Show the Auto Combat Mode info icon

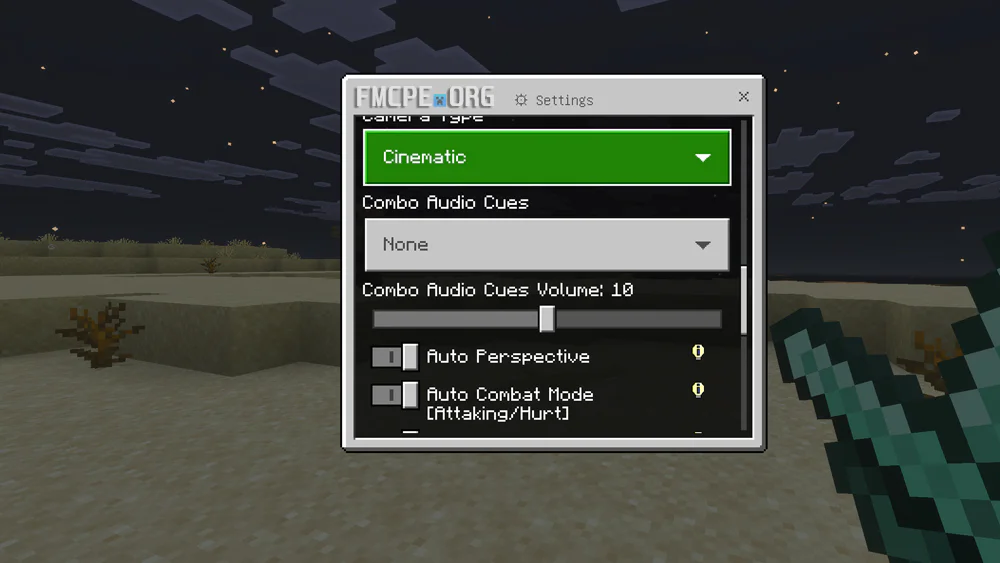click(x=698, y=390)
